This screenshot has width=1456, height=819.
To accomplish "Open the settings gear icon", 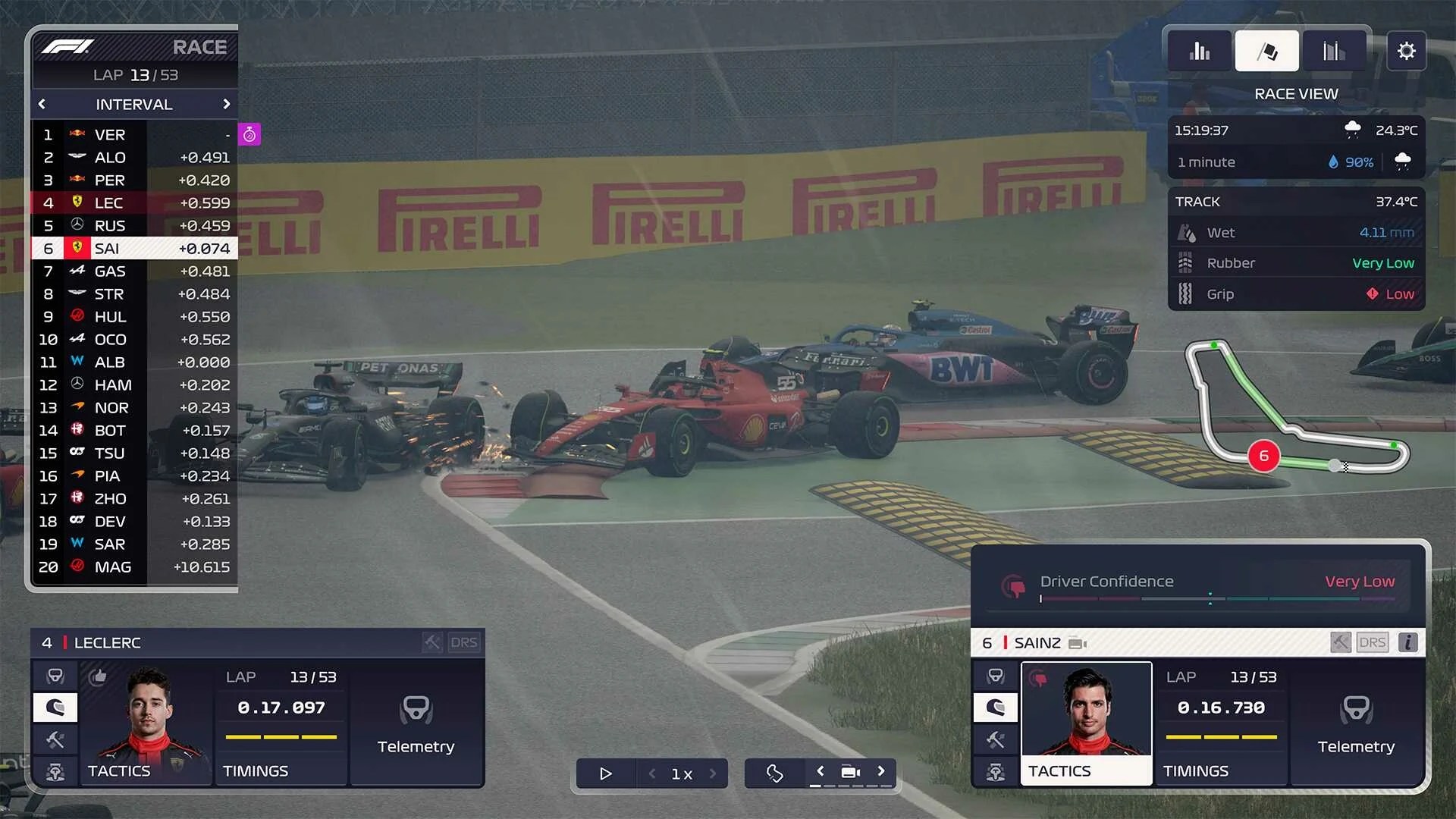I will (1407, 51).
